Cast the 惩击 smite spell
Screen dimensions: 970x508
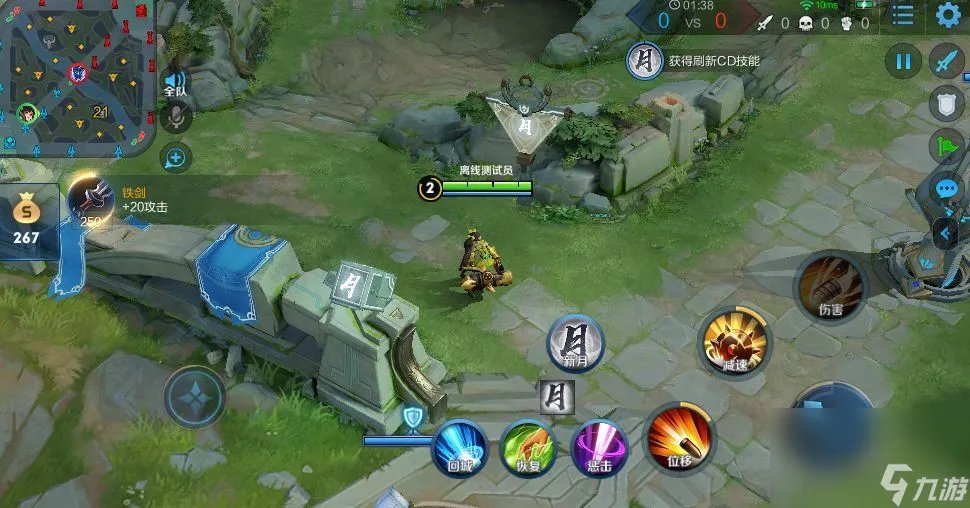[598, 447]
